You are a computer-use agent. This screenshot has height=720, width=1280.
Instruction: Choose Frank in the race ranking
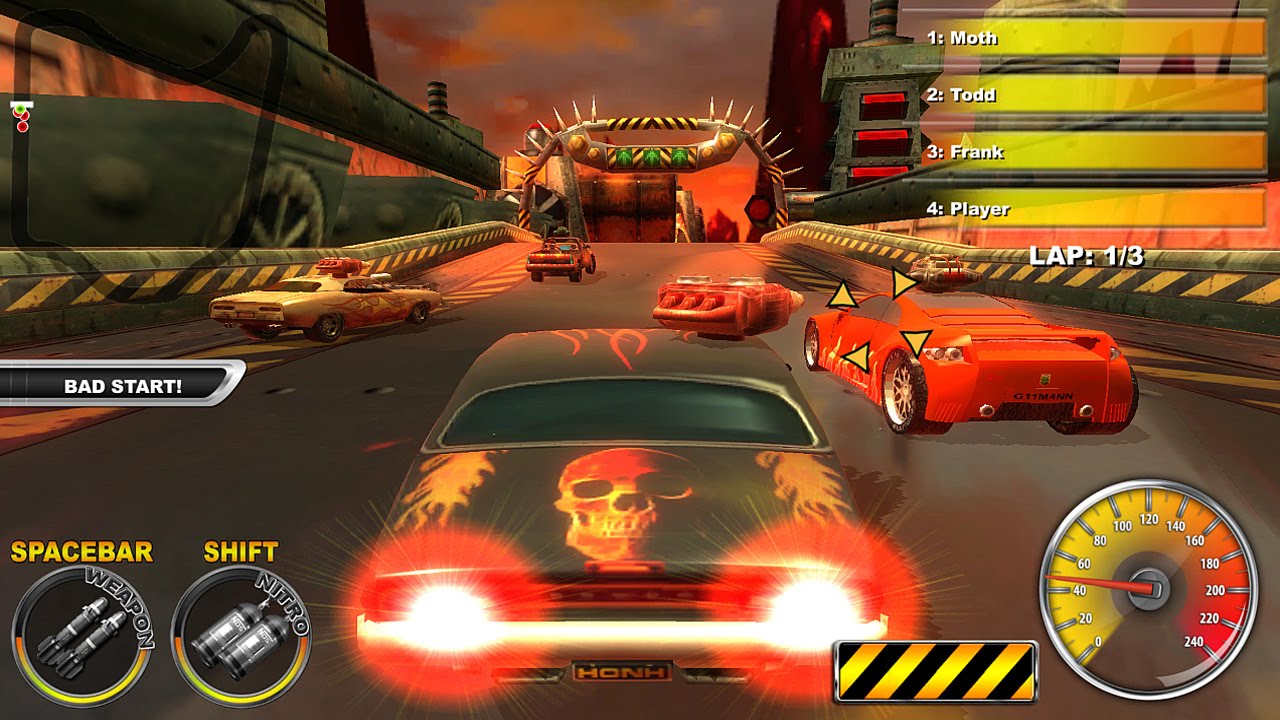pos(1093,152)
